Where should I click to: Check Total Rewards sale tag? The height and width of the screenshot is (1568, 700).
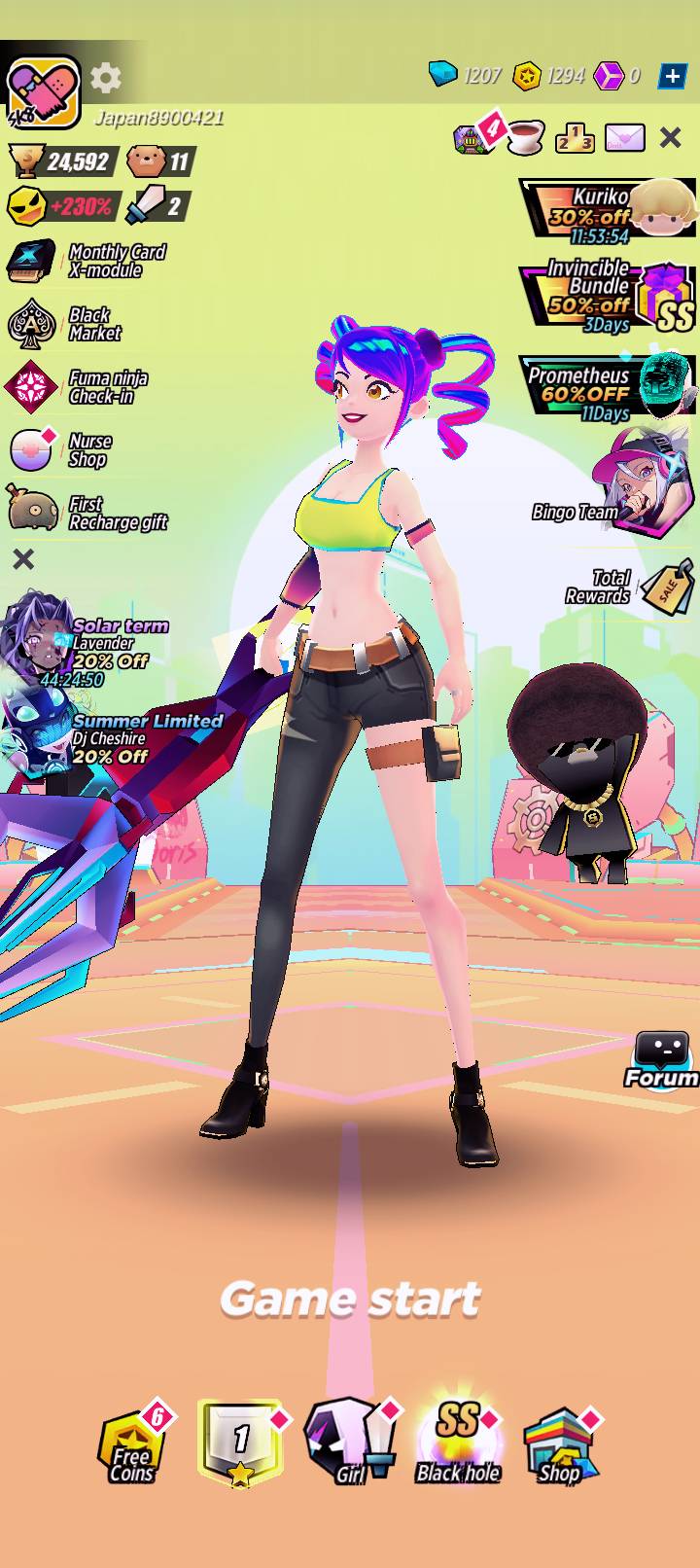click(632, 587)
